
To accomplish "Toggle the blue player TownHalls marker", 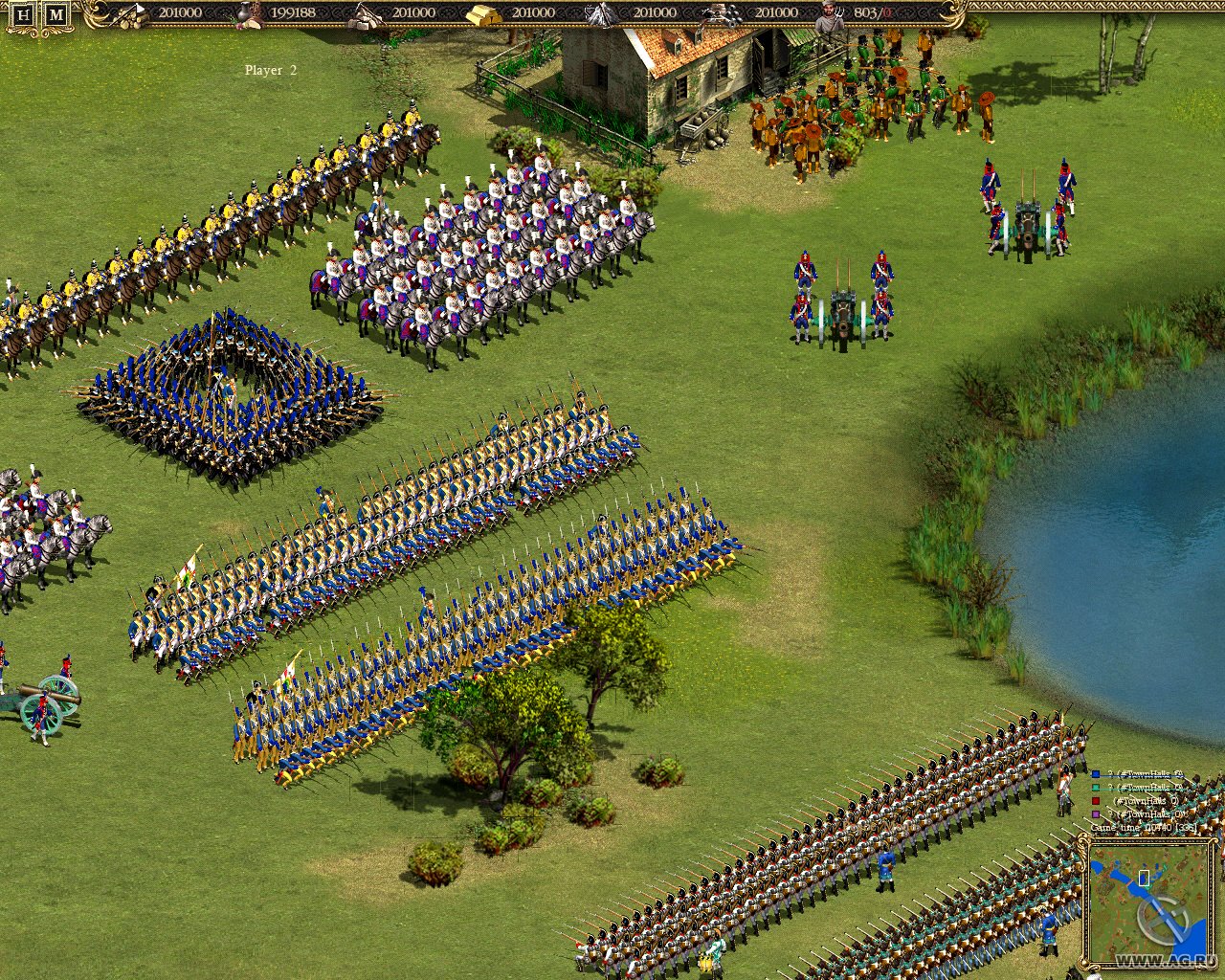I will point(1096,774).
